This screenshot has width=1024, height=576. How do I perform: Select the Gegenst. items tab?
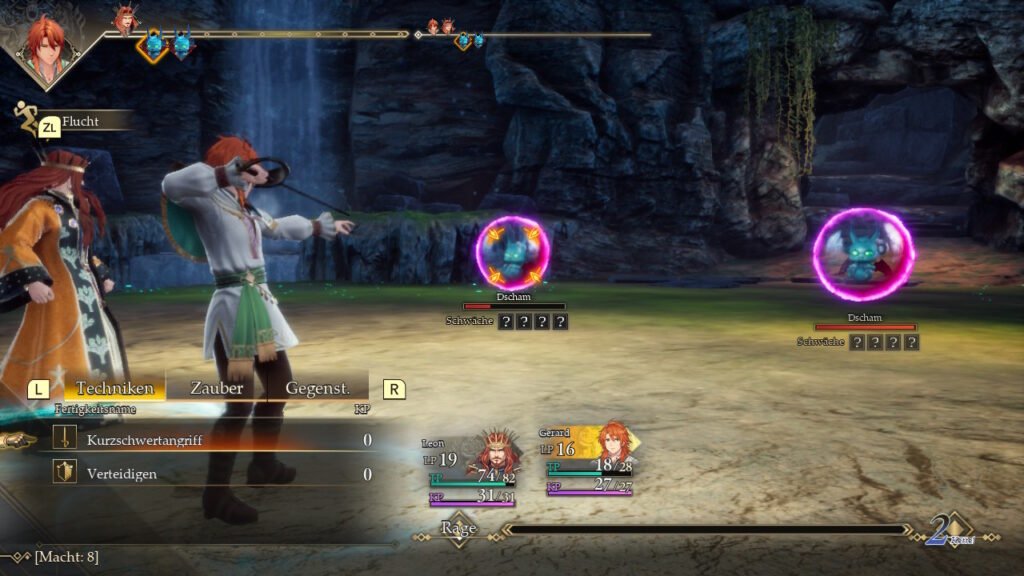(317, 388)
